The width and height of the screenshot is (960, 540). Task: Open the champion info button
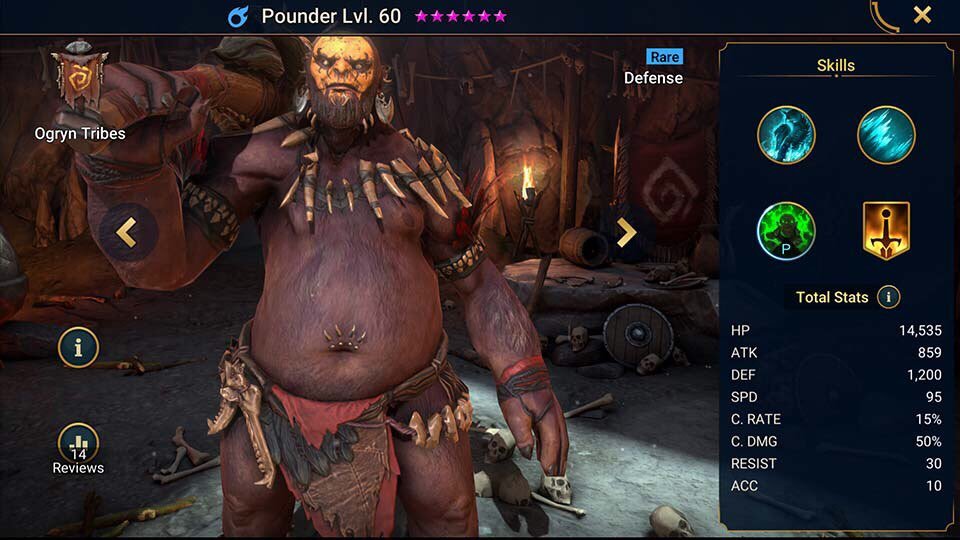click(x=78, y=347)
